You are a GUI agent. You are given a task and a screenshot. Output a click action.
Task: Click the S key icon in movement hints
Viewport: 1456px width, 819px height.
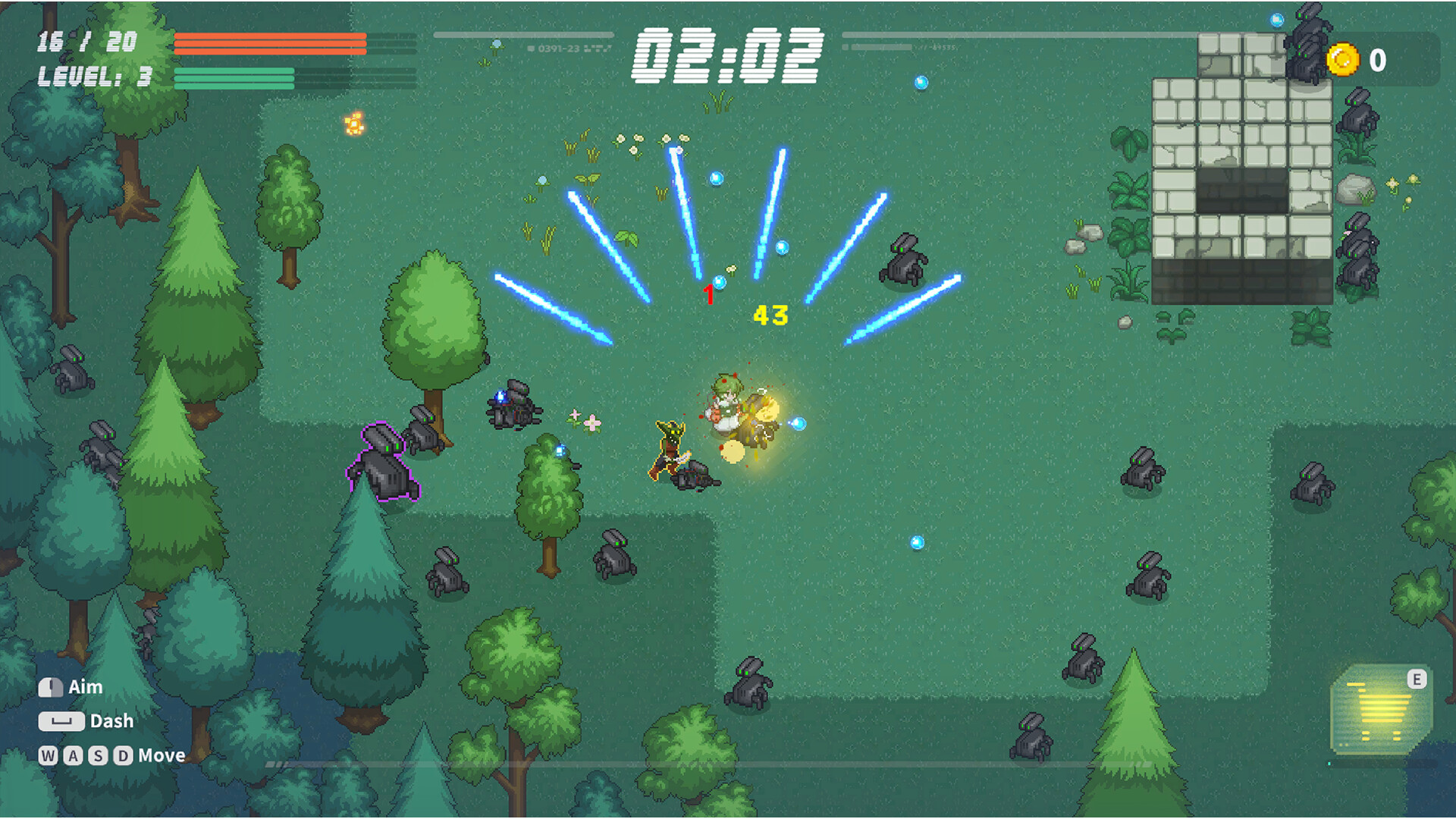pyautogui.click(x=99, y=755)
